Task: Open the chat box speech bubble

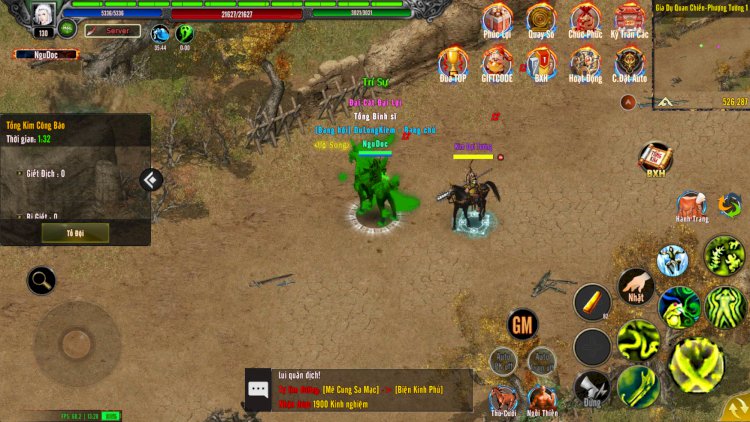Action: click(x=258, y=389)
